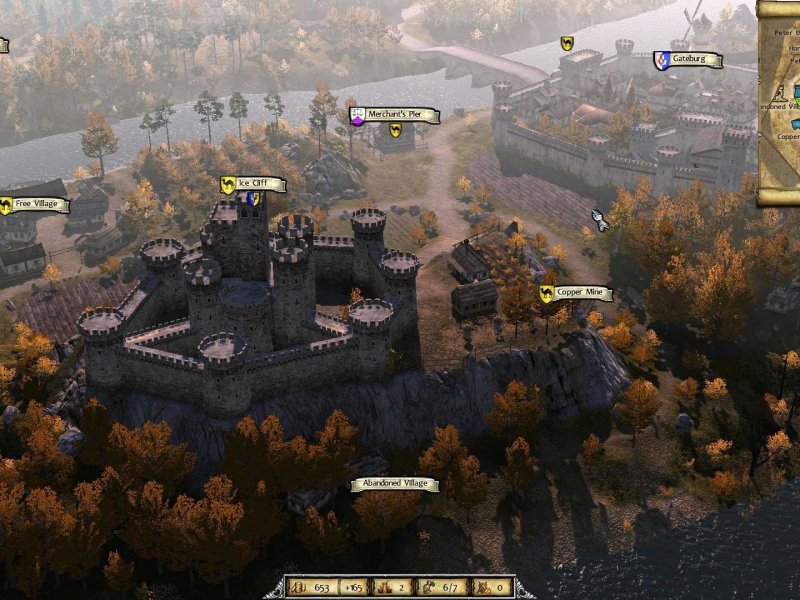Click the Abandoned Village label

394,484
